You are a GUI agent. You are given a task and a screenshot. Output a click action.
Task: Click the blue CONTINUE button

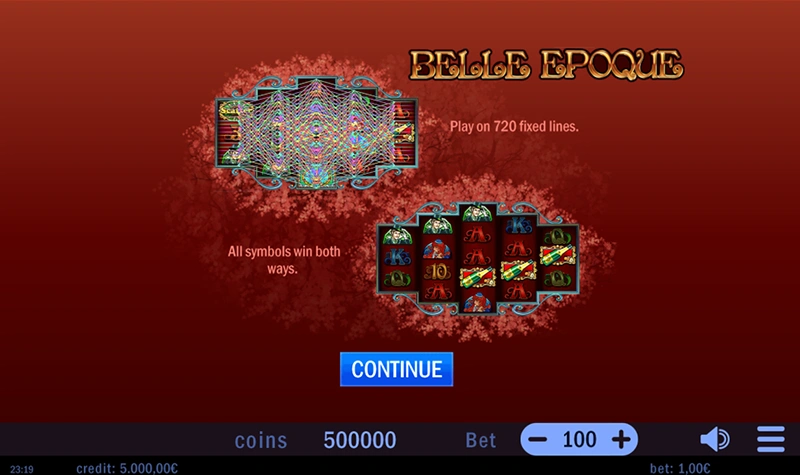click(x=396, y=369)
